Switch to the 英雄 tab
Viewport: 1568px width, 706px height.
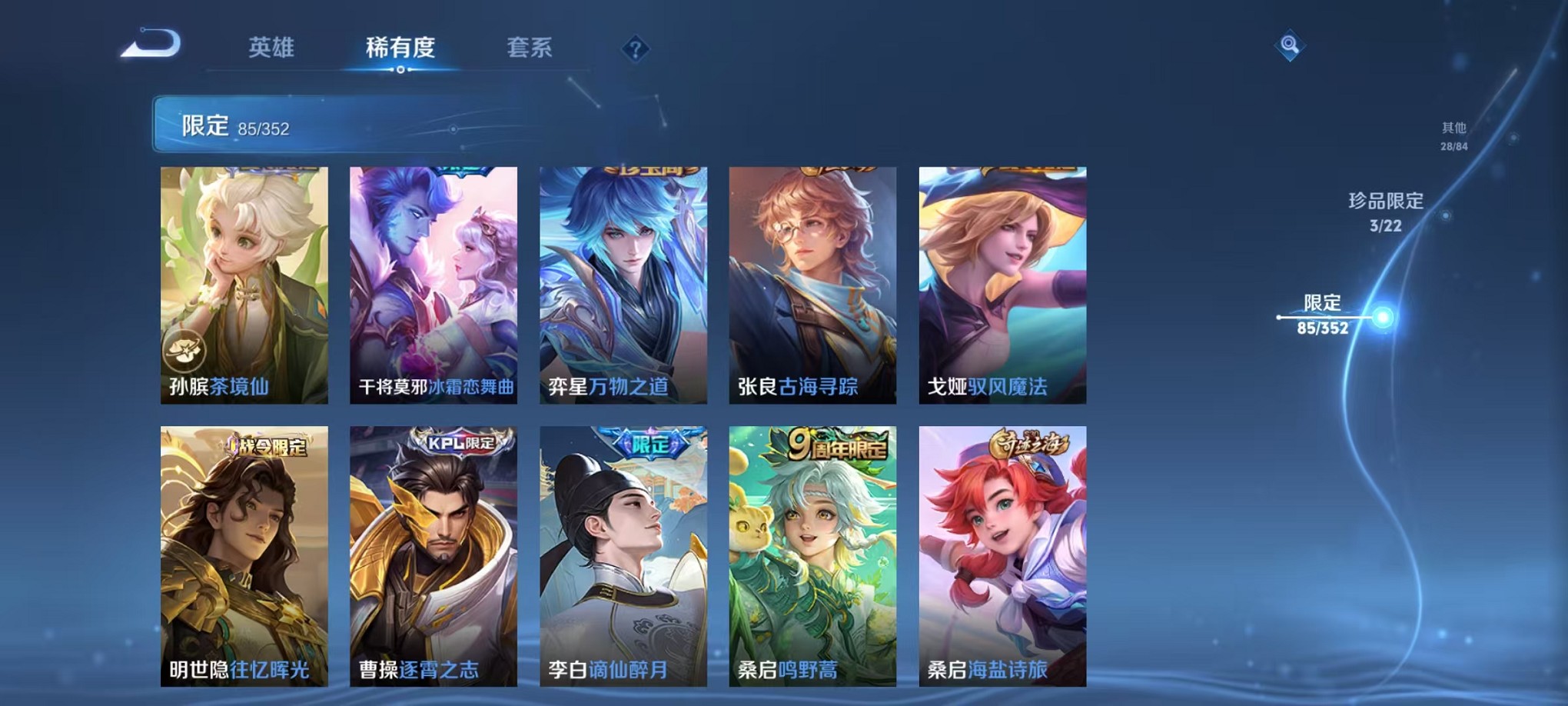(273, 48)
